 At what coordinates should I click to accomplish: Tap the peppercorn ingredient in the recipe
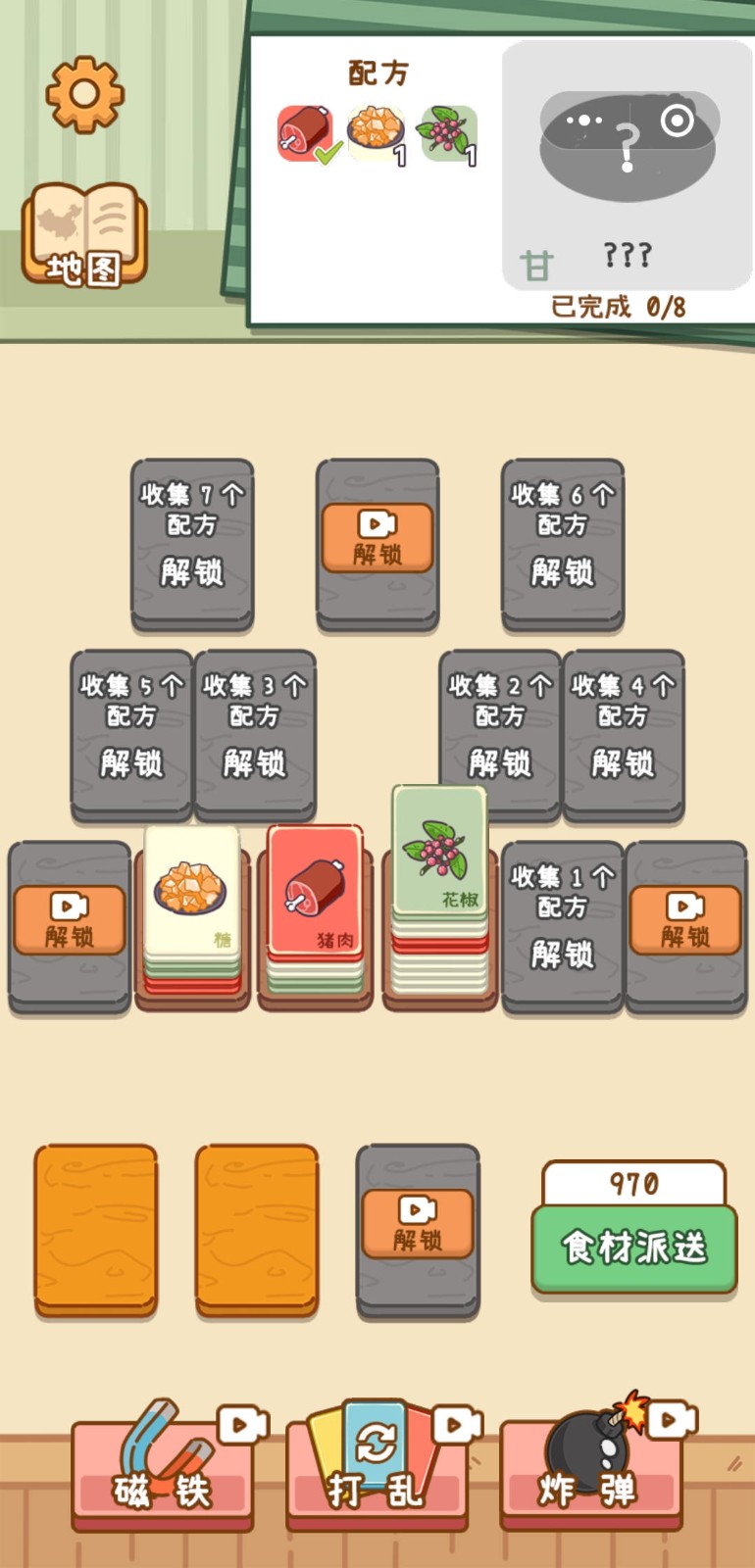(448, 133)
